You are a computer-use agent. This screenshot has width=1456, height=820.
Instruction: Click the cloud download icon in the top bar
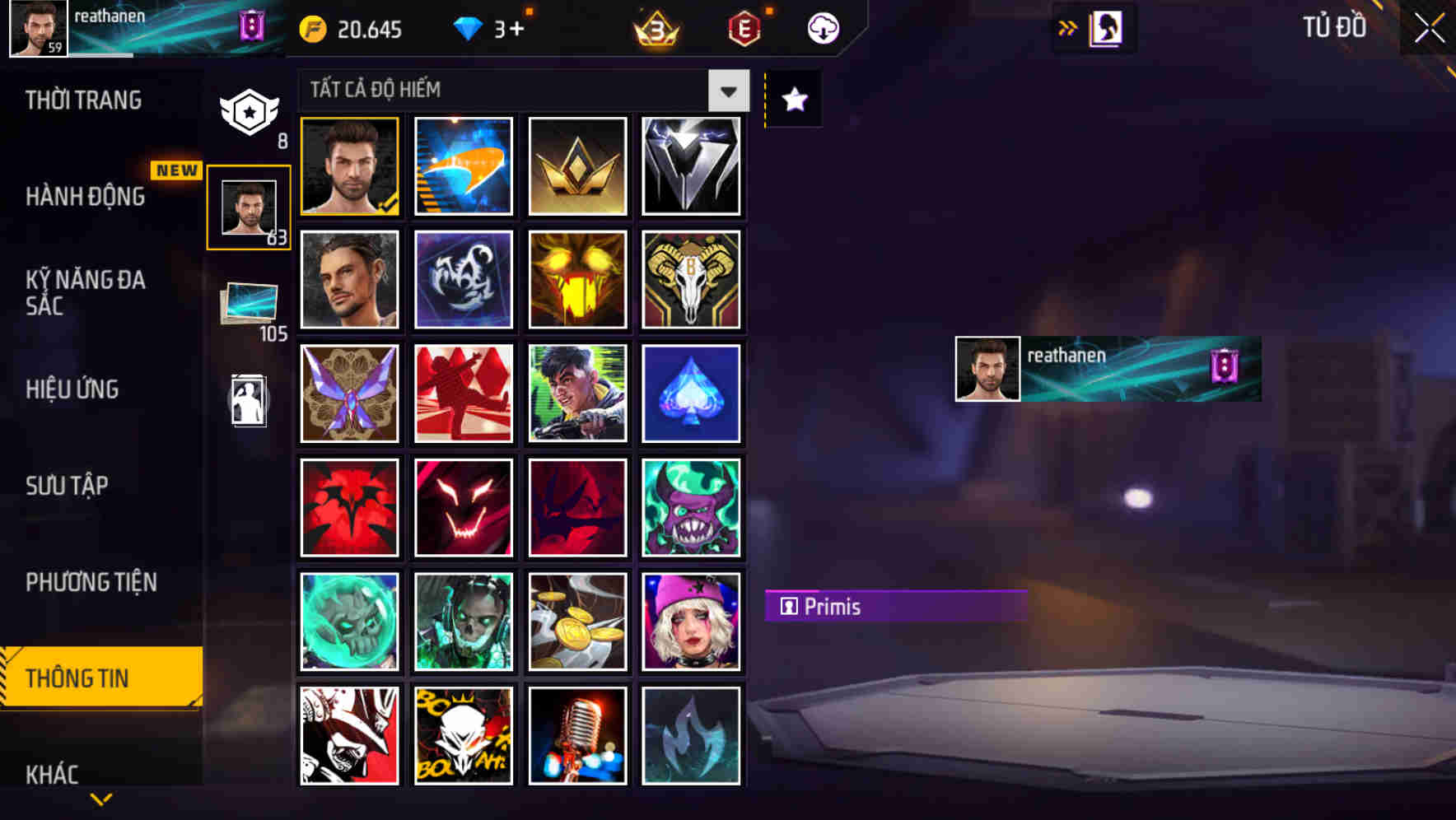point(821,27)
